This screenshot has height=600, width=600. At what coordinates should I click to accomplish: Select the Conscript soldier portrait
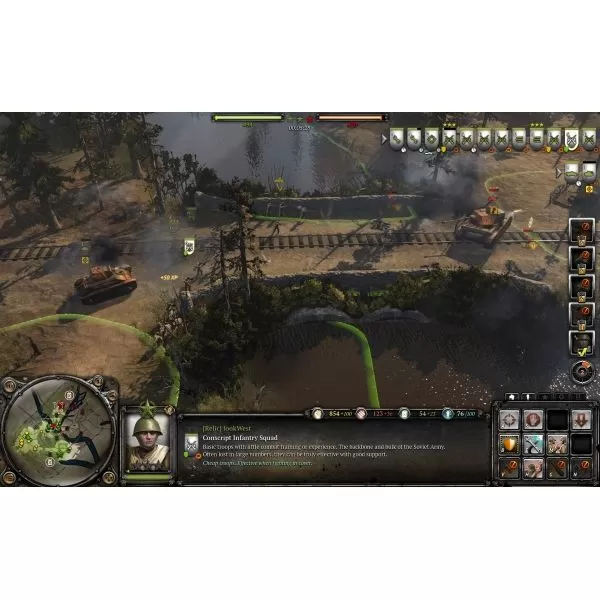tap(147, 440)
